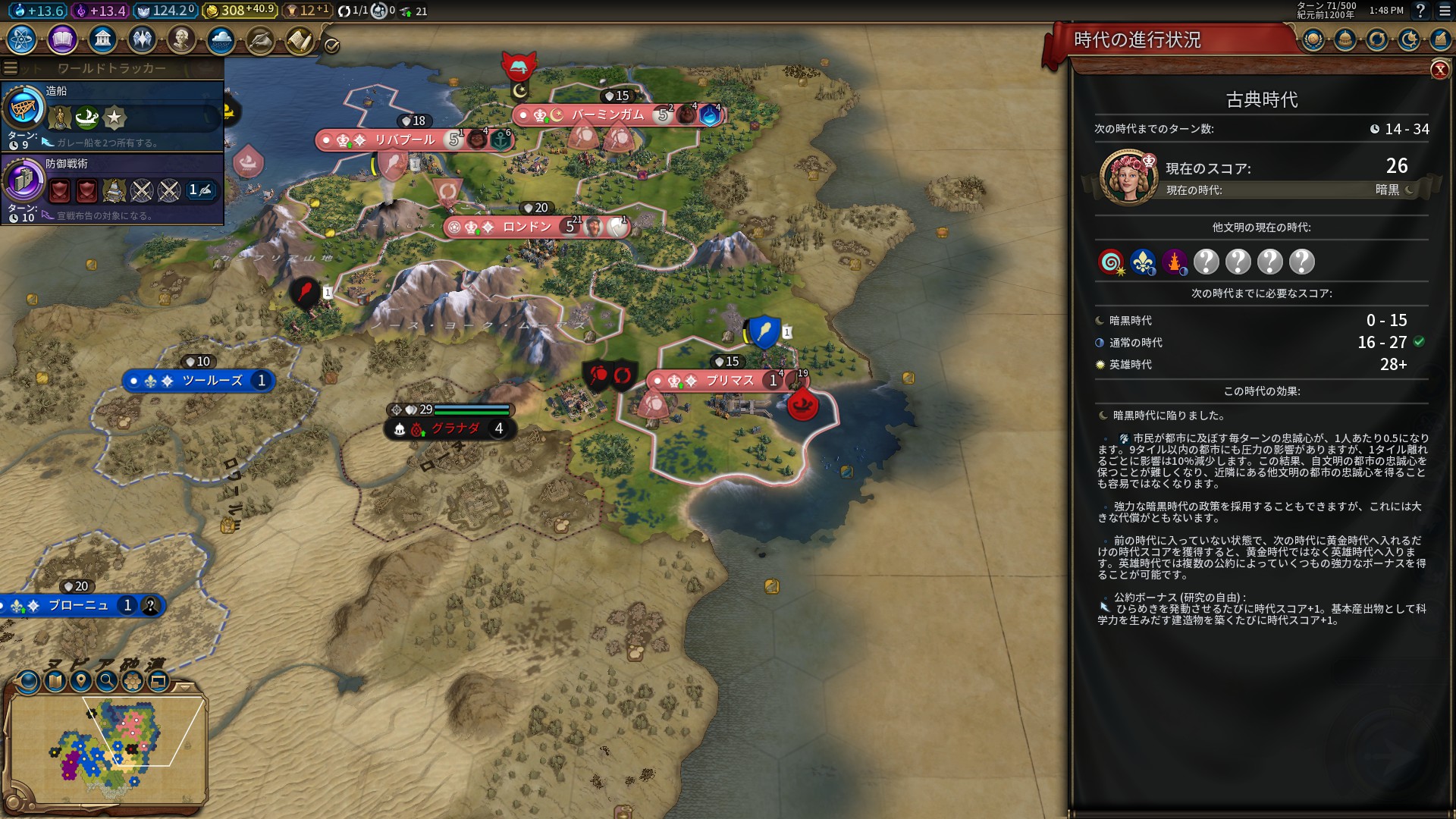Open the map pin placement tool
The height and width of the screenshot is (819, 1456).
(x=81, y=681)
